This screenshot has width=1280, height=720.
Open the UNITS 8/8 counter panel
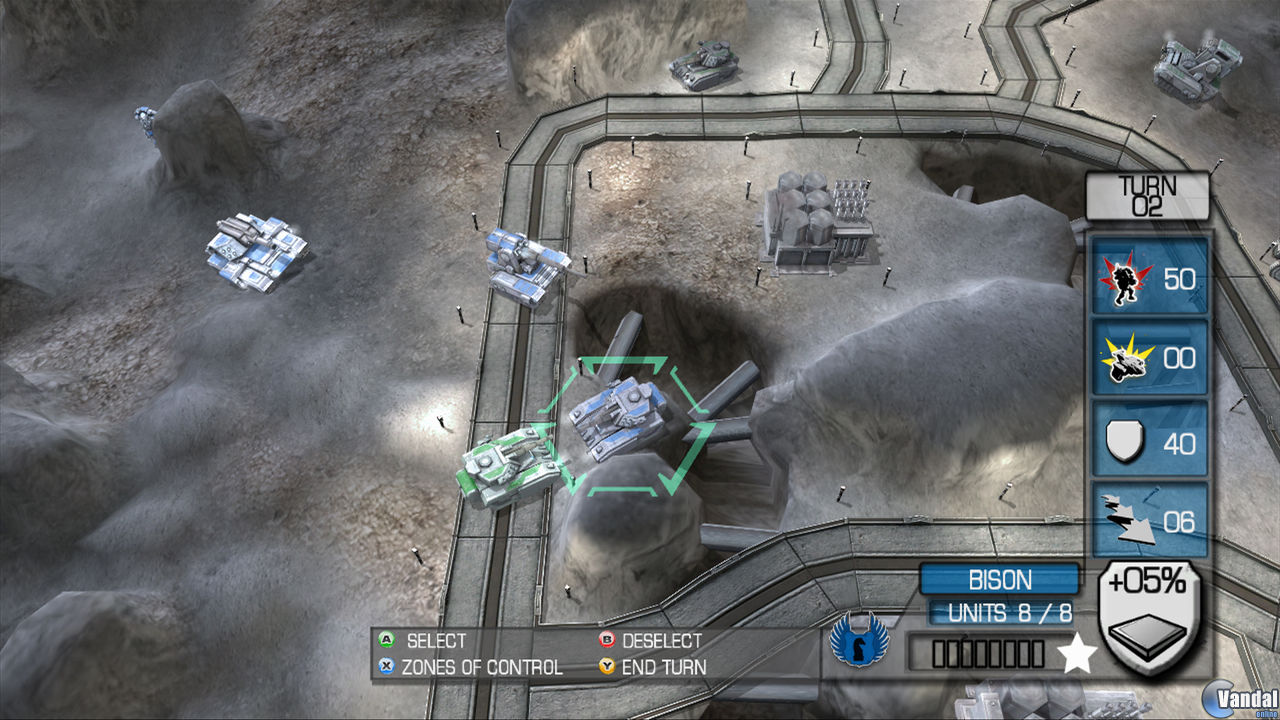pos(998,613)
